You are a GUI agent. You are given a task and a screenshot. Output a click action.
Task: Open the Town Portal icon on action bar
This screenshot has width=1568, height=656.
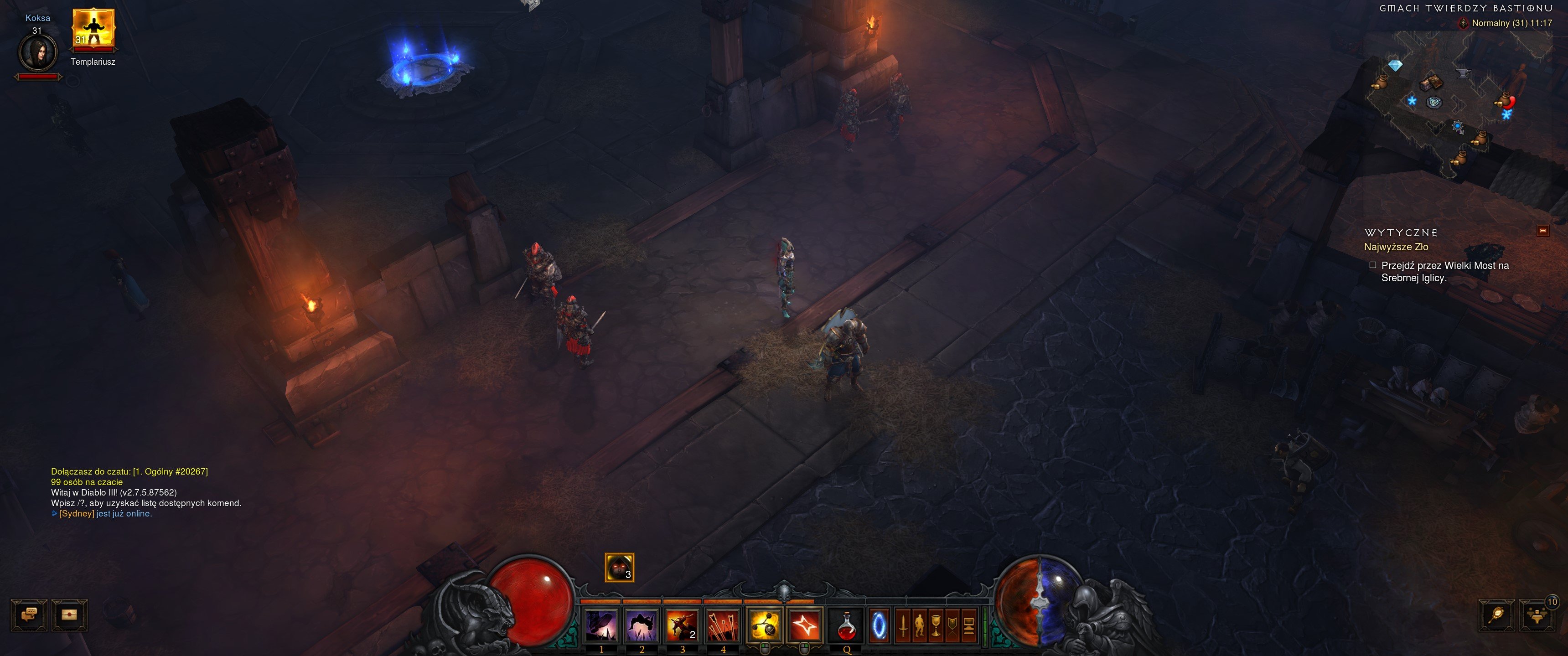tap(880, 624)
